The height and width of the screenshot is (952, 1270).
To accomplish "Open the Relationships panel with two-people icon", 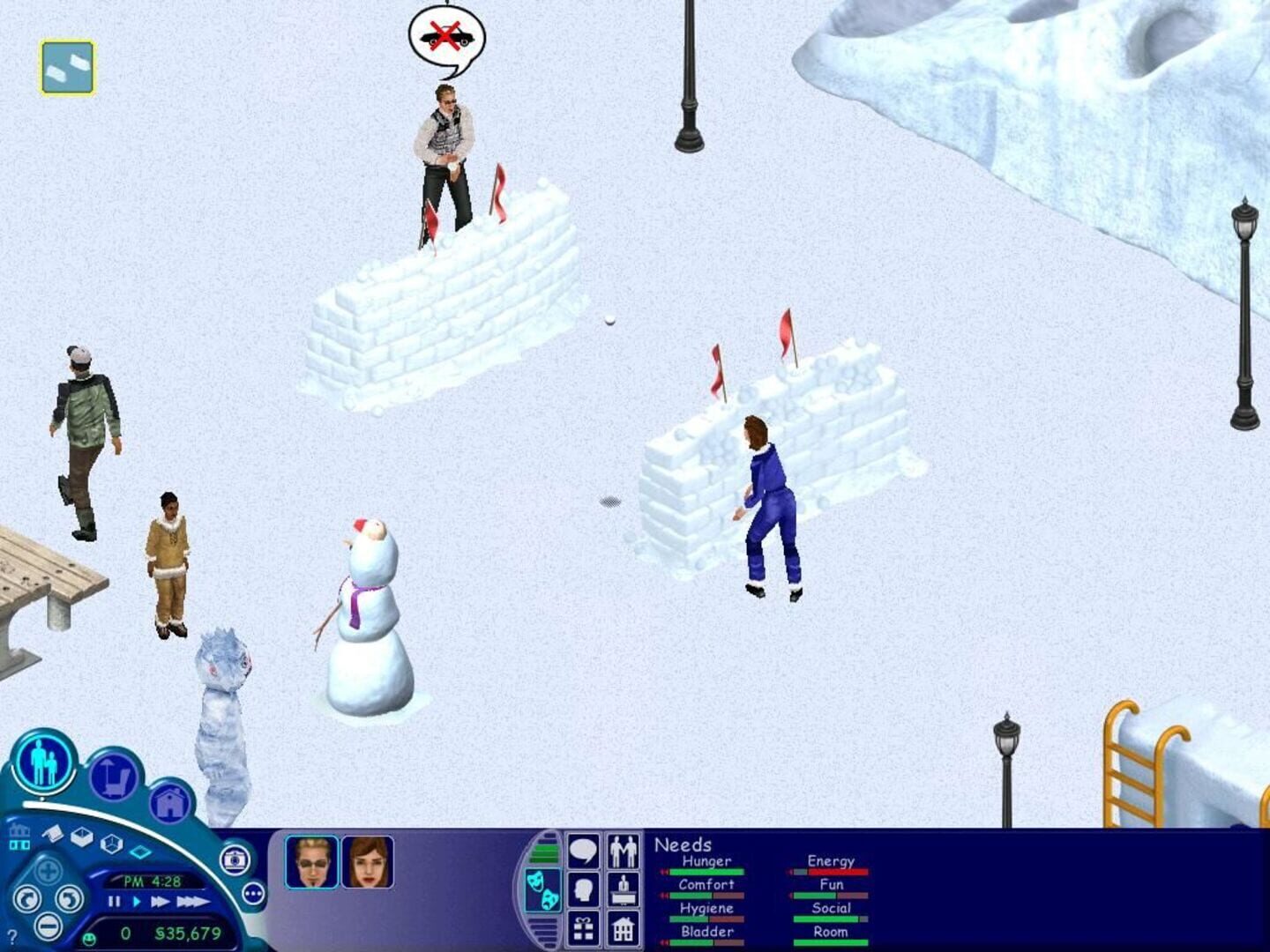I will [x=624, y=851].
